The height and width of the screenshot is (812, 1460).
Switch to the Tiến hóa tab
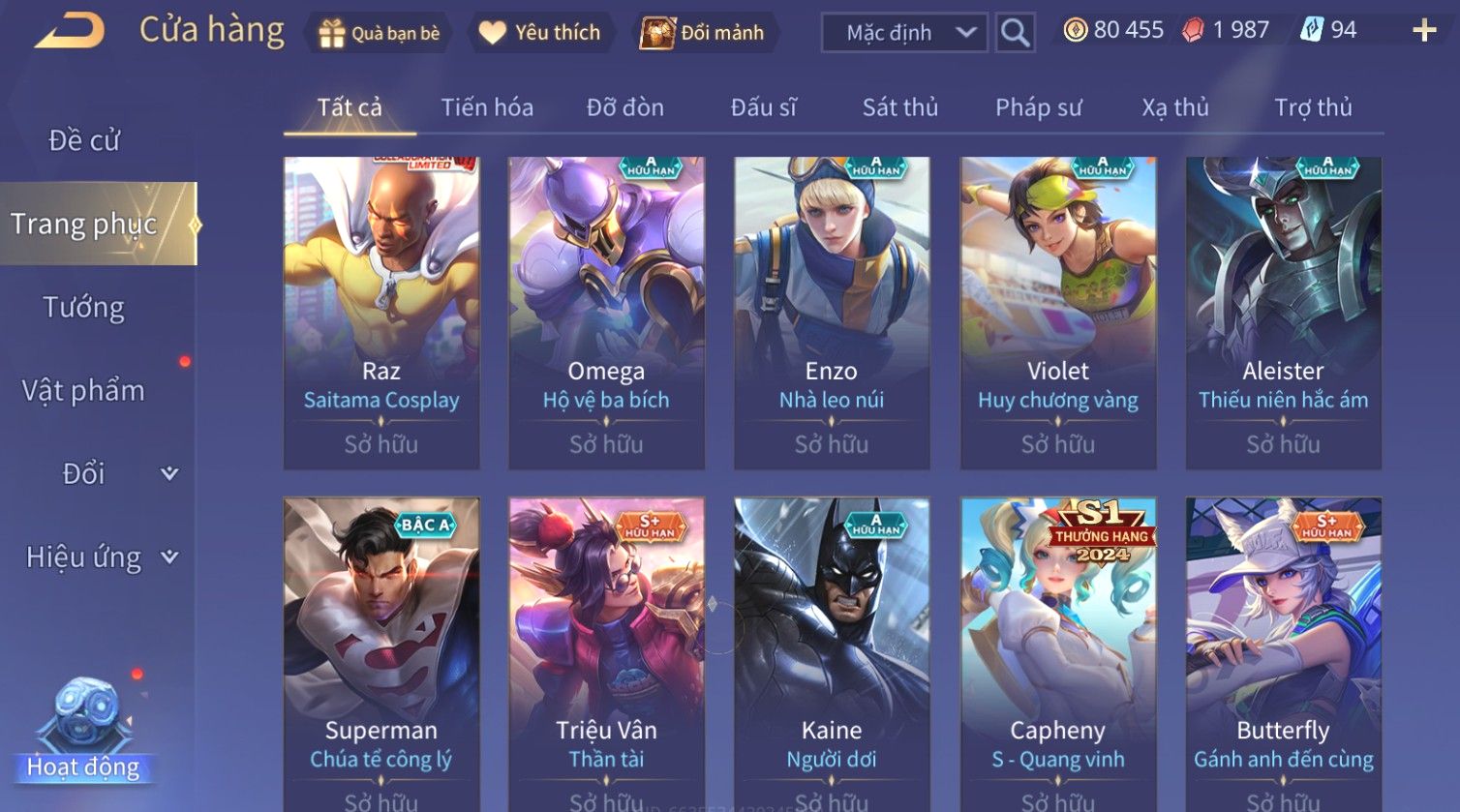(x=487, y=107)
